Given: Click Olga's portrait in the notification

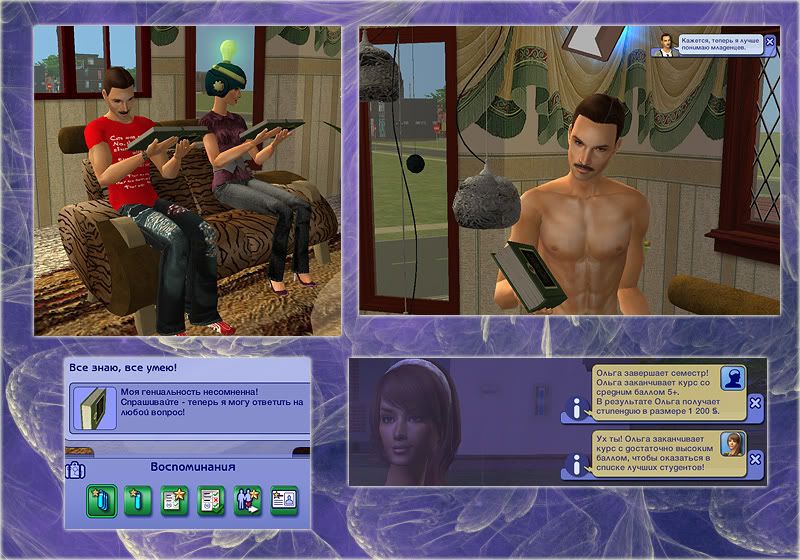Looking at the screenshot, I should pyautogui.click(x=733, y=443).
